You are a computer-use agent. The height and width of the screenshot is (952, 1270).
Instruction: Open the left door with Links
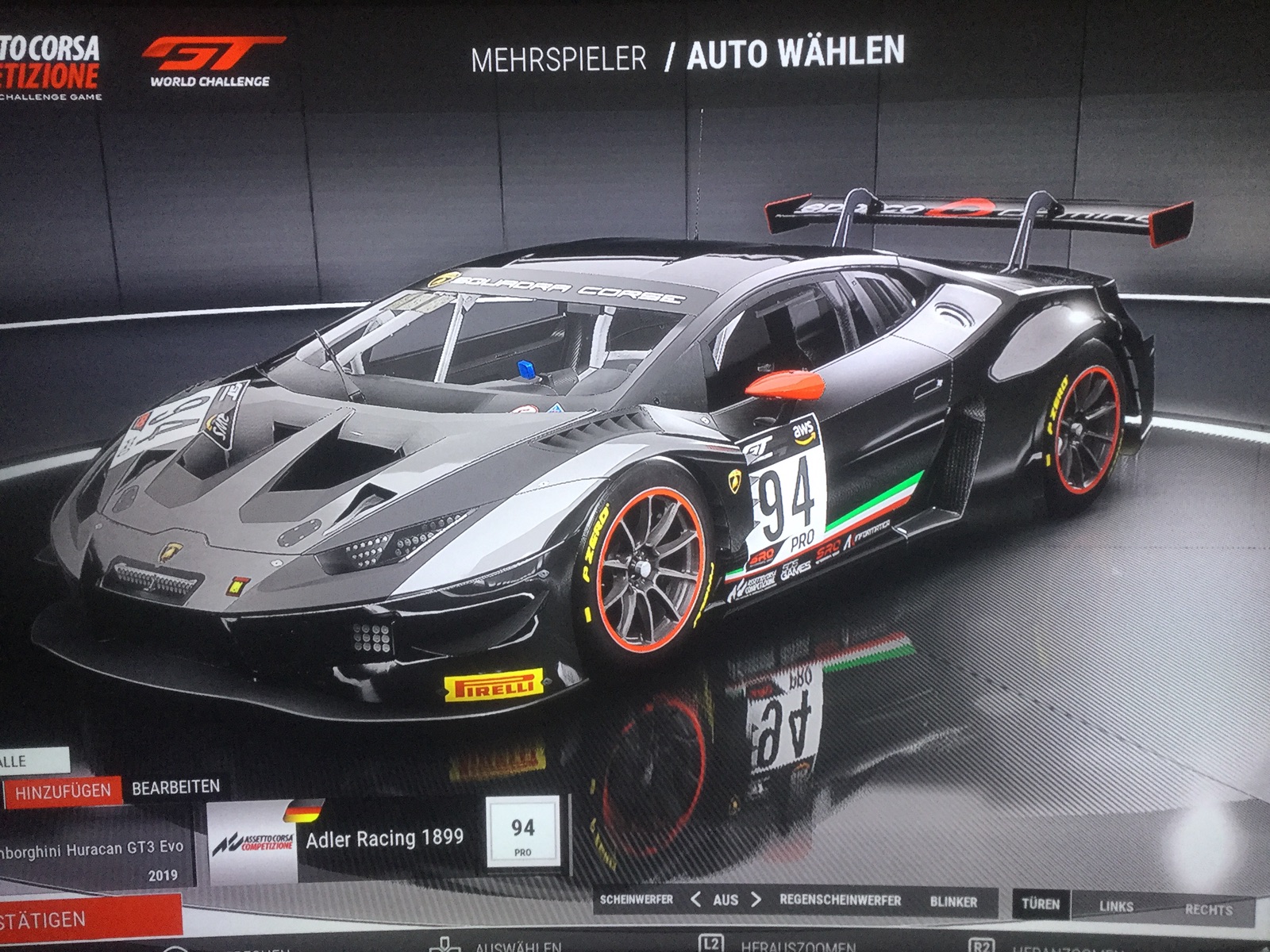[1116, 906]
